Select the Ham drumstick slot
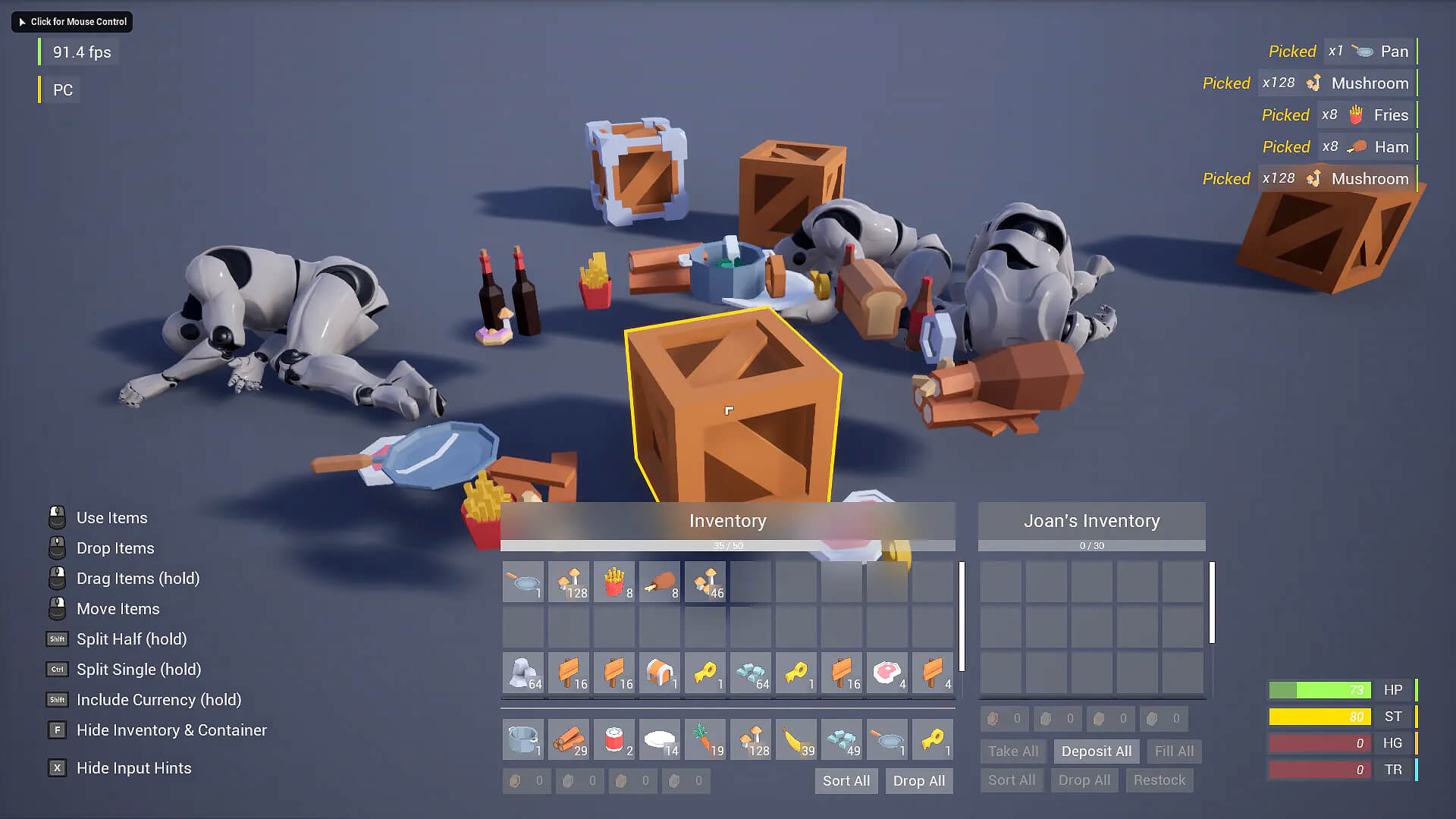 [660, 582]
